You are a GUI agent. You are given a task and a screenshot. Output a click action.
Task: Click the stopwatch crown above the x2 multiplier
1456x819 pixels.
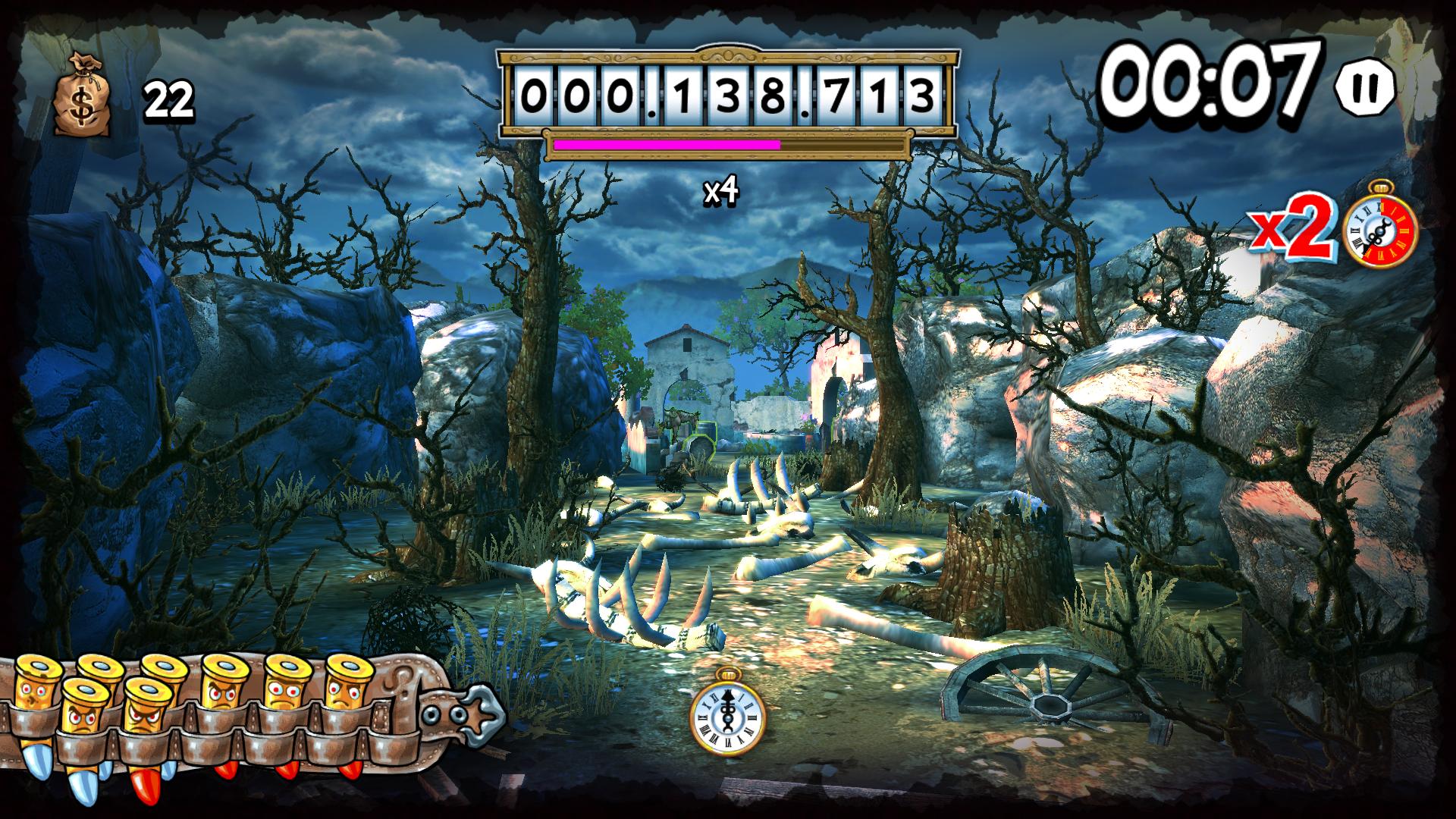click(1382, 190)
